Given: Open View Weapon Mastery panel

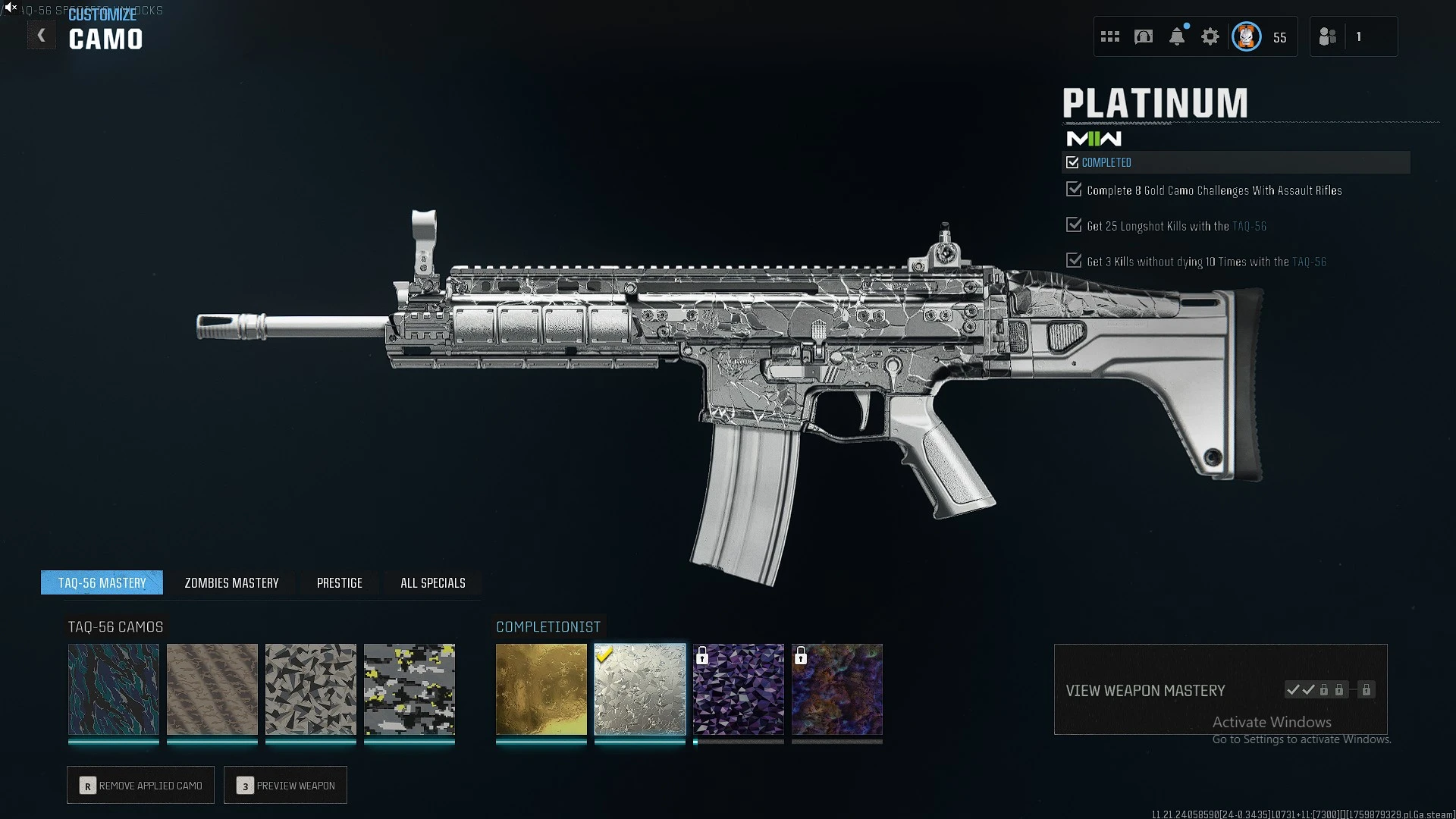Looking at the screenshot, I should pyautogui.click(x=1220, y=690).
